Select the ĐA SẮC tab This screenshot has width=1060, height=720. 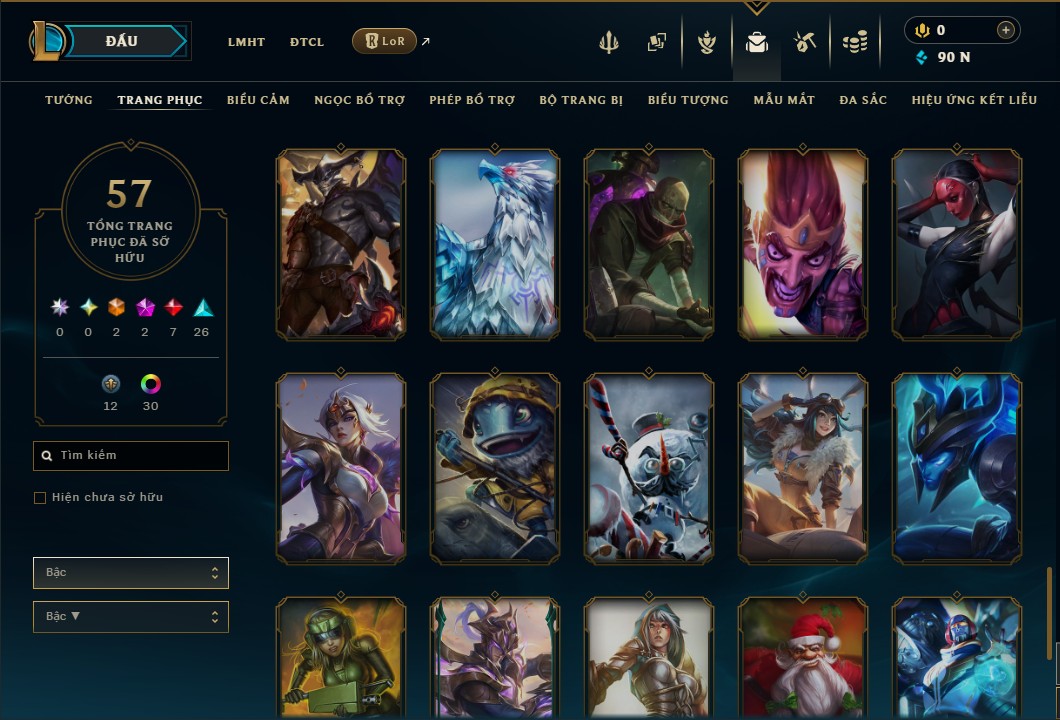863,100
